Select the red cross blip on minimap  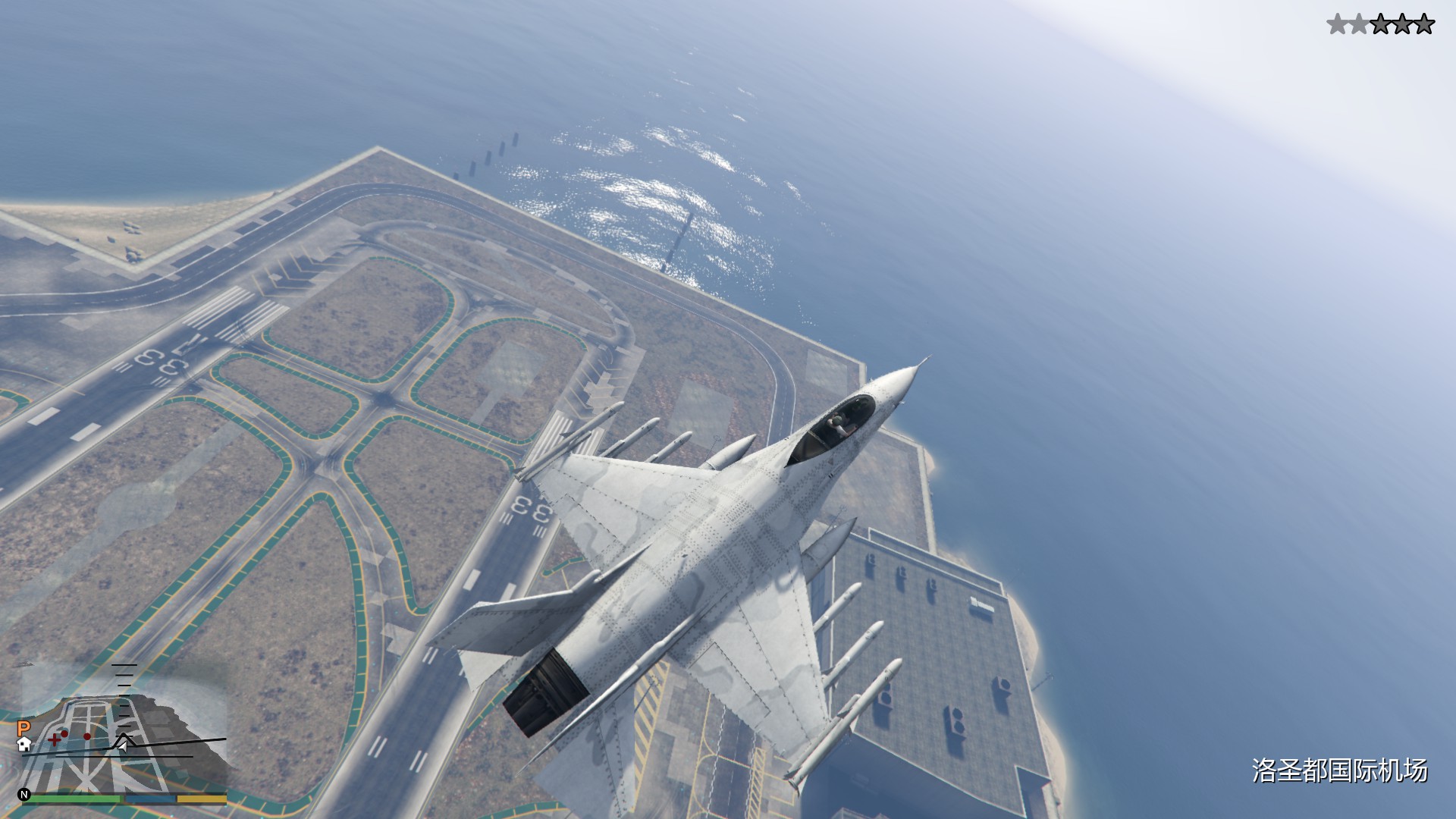click(55, 739)
